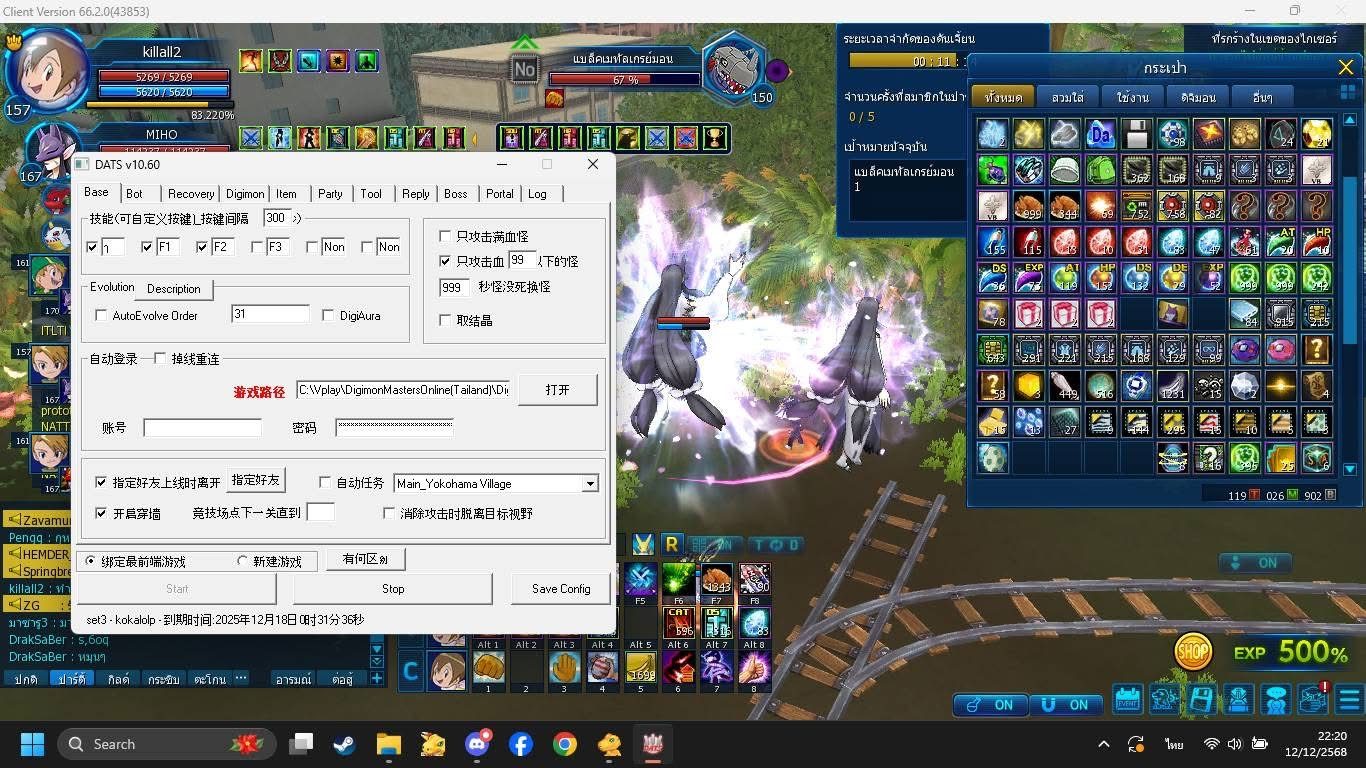This screenshot has height=768, width=1366.
Task: Select the สวมใส่ inventory tab
Action: 1068,98
